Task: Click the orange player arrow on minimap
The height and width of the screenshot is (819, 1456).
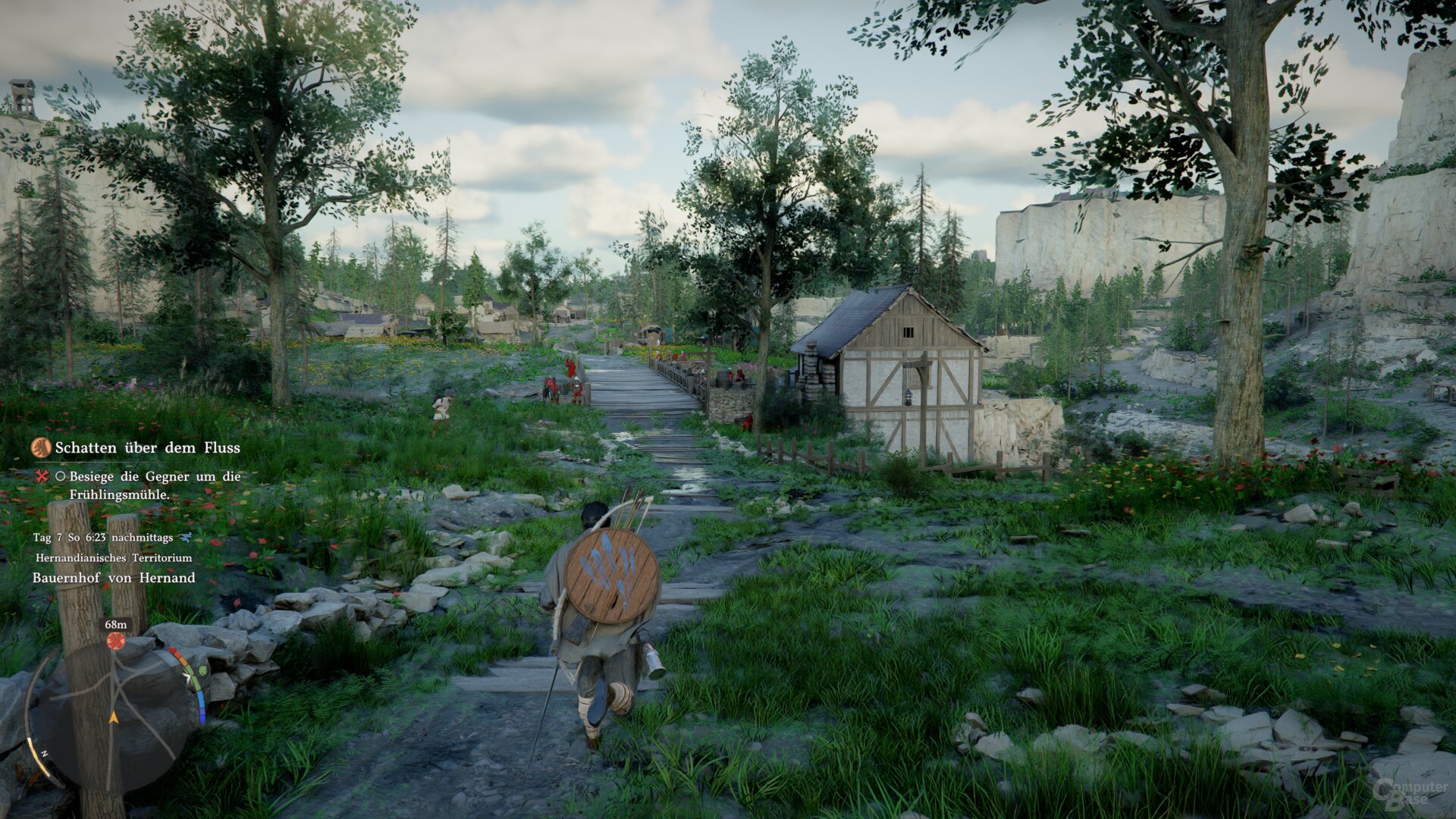Action: pos(114,717)
